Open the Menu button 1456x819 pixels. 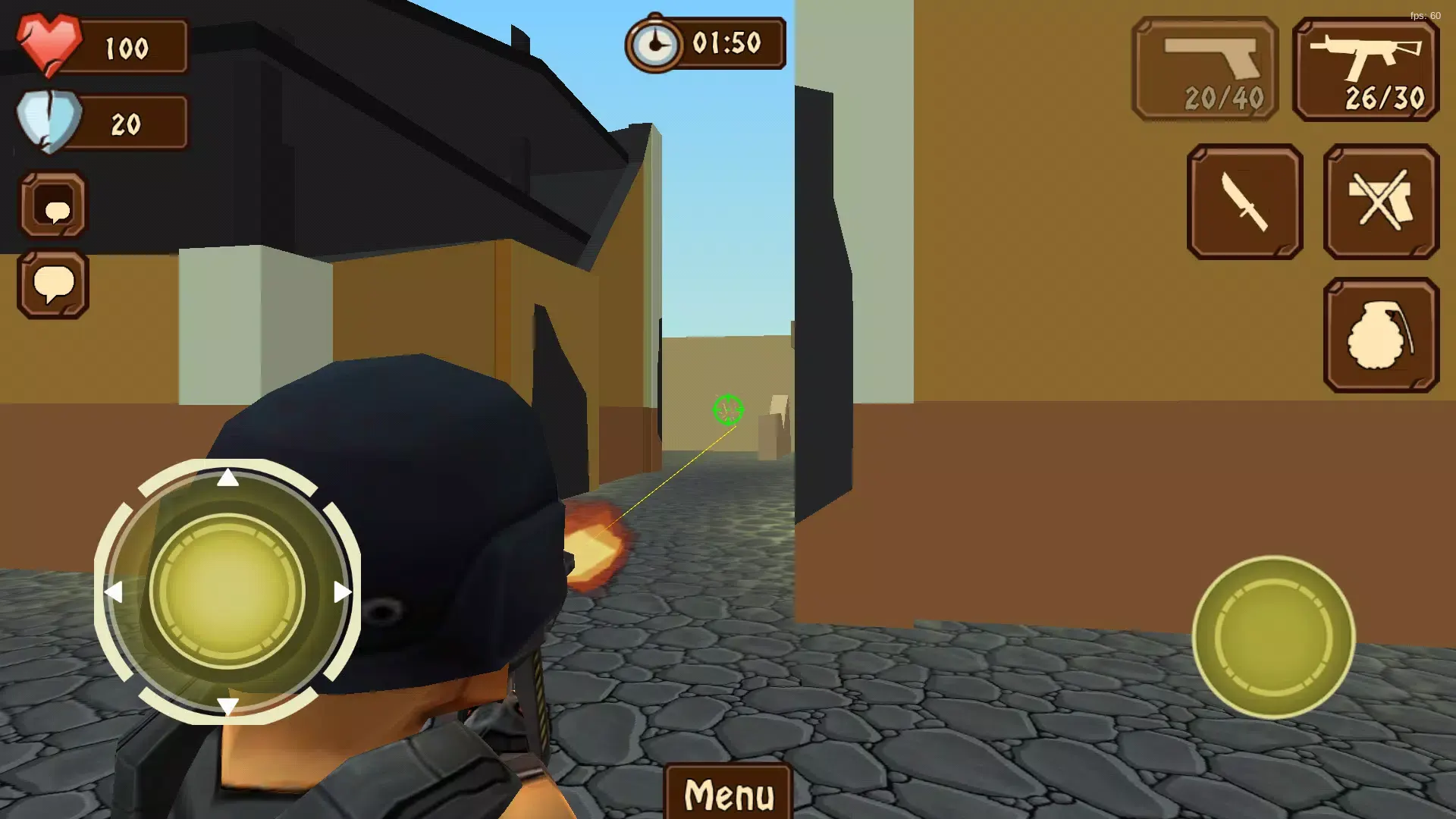(728, 792)
